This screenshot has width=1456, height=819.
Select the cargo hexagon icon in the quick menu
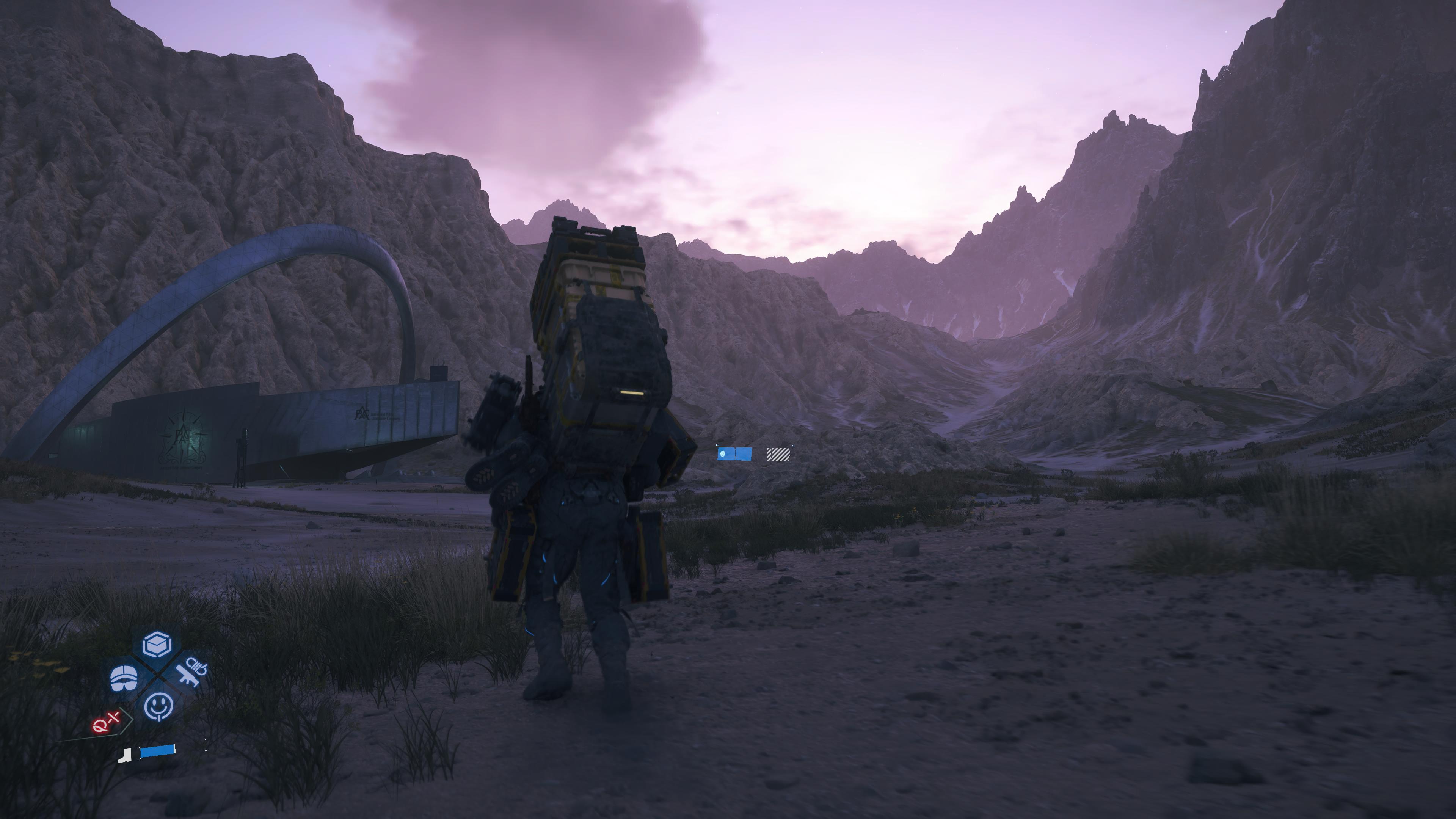pos(157,644)
